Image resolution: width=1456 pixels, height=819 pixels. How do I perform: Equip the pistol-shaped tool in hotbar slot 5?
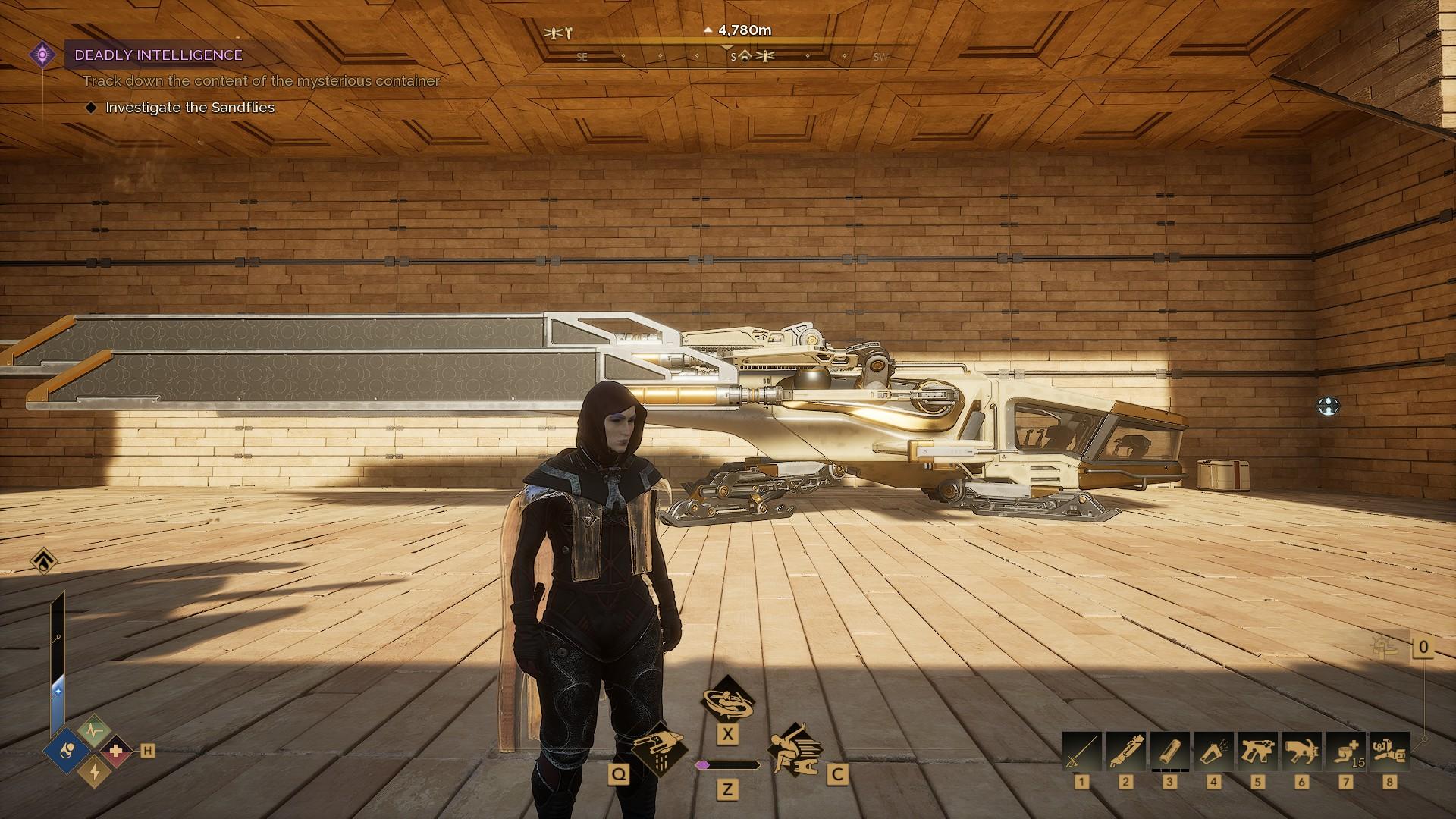pyautogui.click(x=1257, y=751)
